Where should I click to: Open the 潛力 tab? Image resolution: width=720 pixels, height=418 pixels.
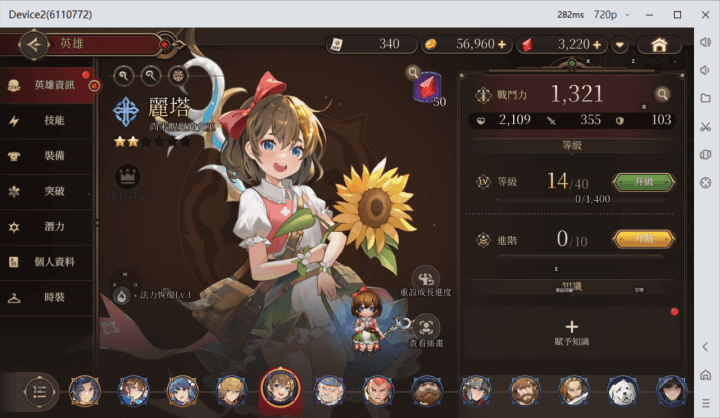tap(50, 227)
